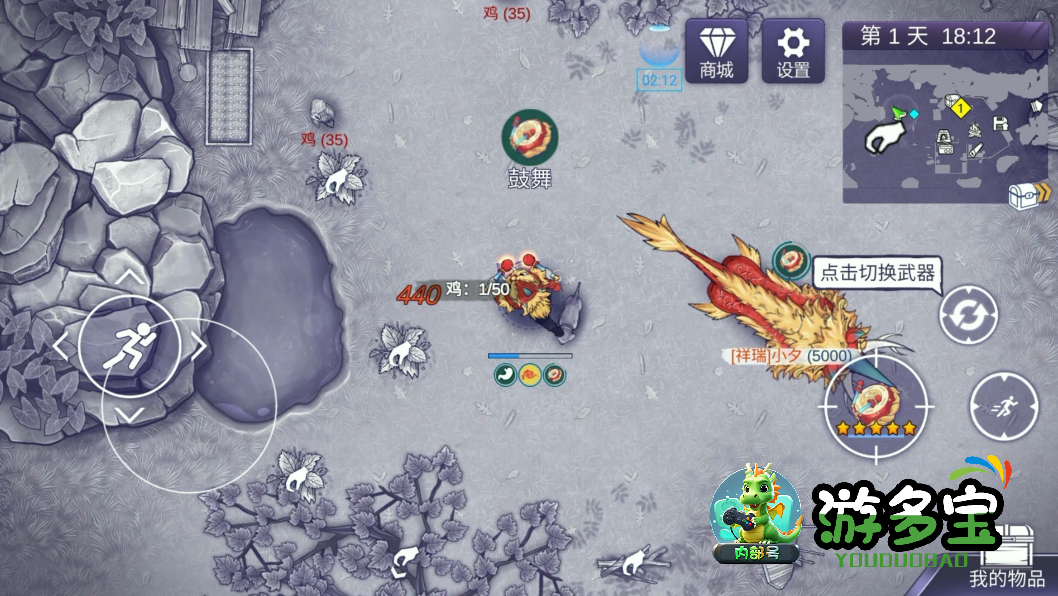Click the campfire marker on minimap
The image size is (1058, 596).
[973, 130]
